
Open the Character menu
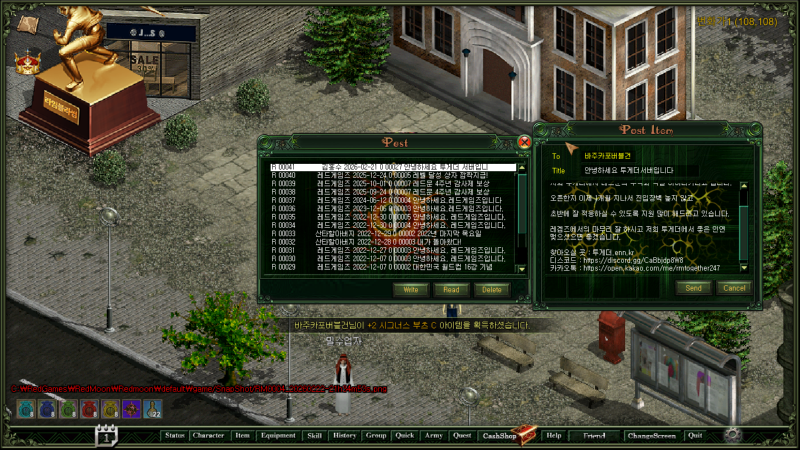point(208,436)
